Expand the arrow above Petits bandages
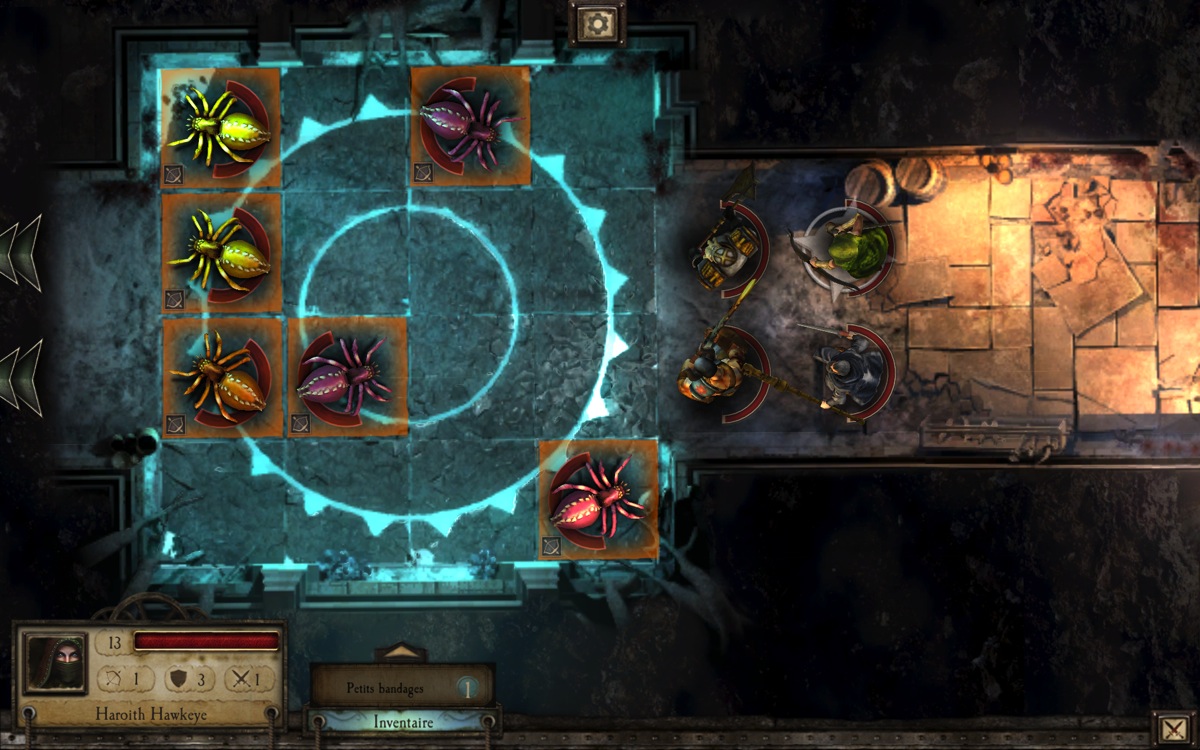The image size is (1200, 750). coord(401,652)
